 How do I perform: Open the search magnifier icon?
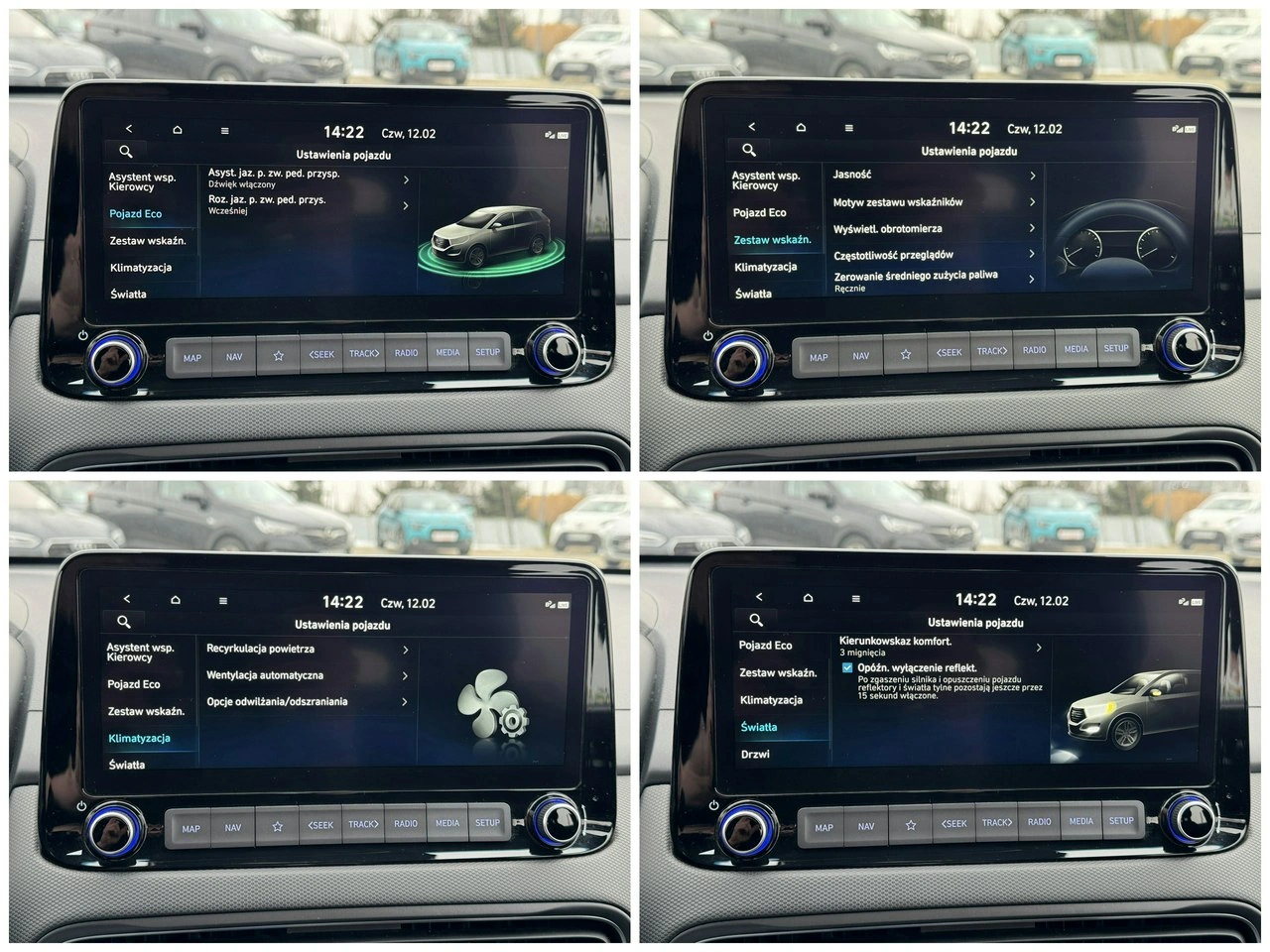coord(126,152)
